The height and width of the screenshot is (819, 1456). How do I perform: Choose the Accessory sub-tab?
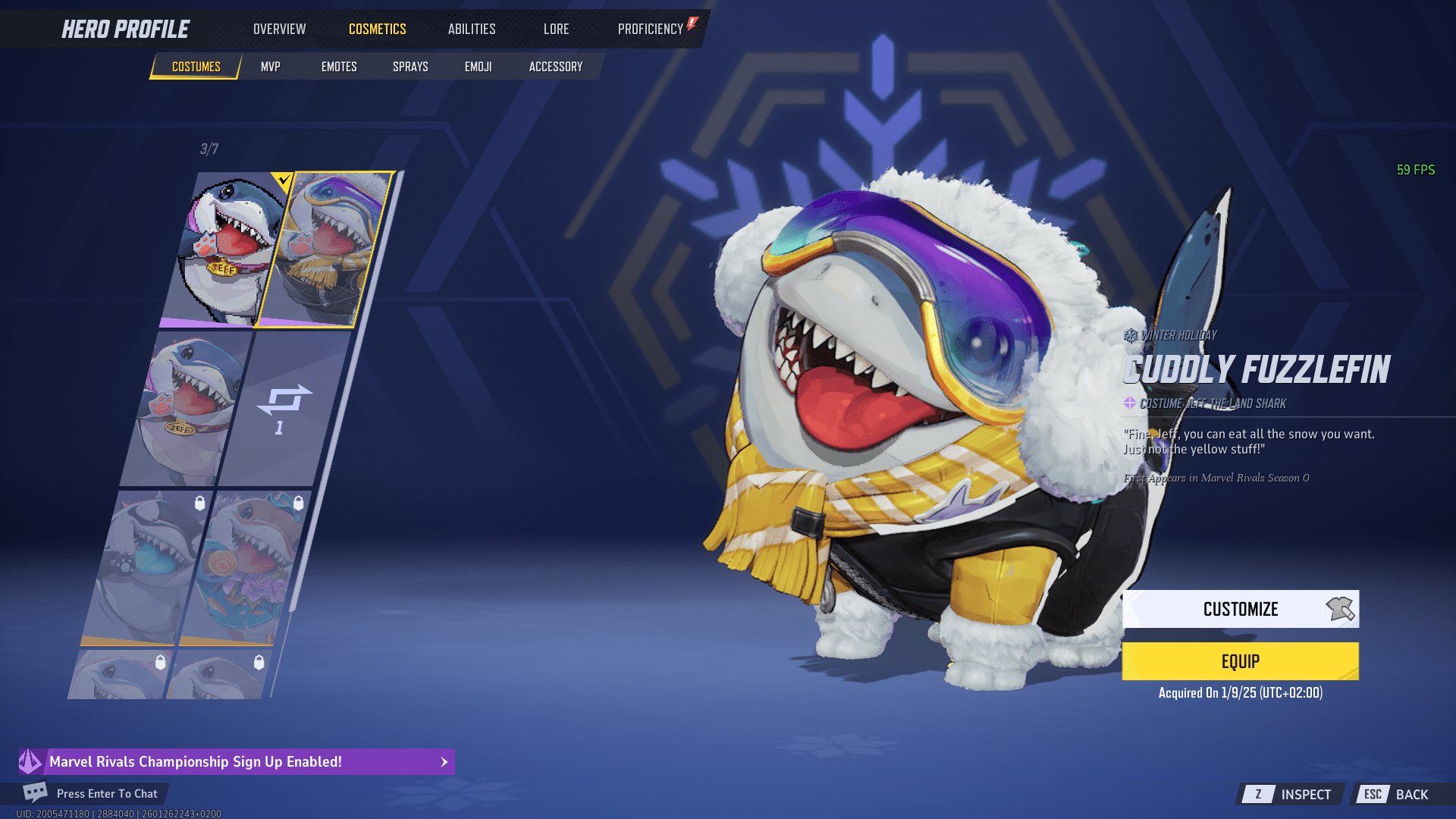coord(556,67)
